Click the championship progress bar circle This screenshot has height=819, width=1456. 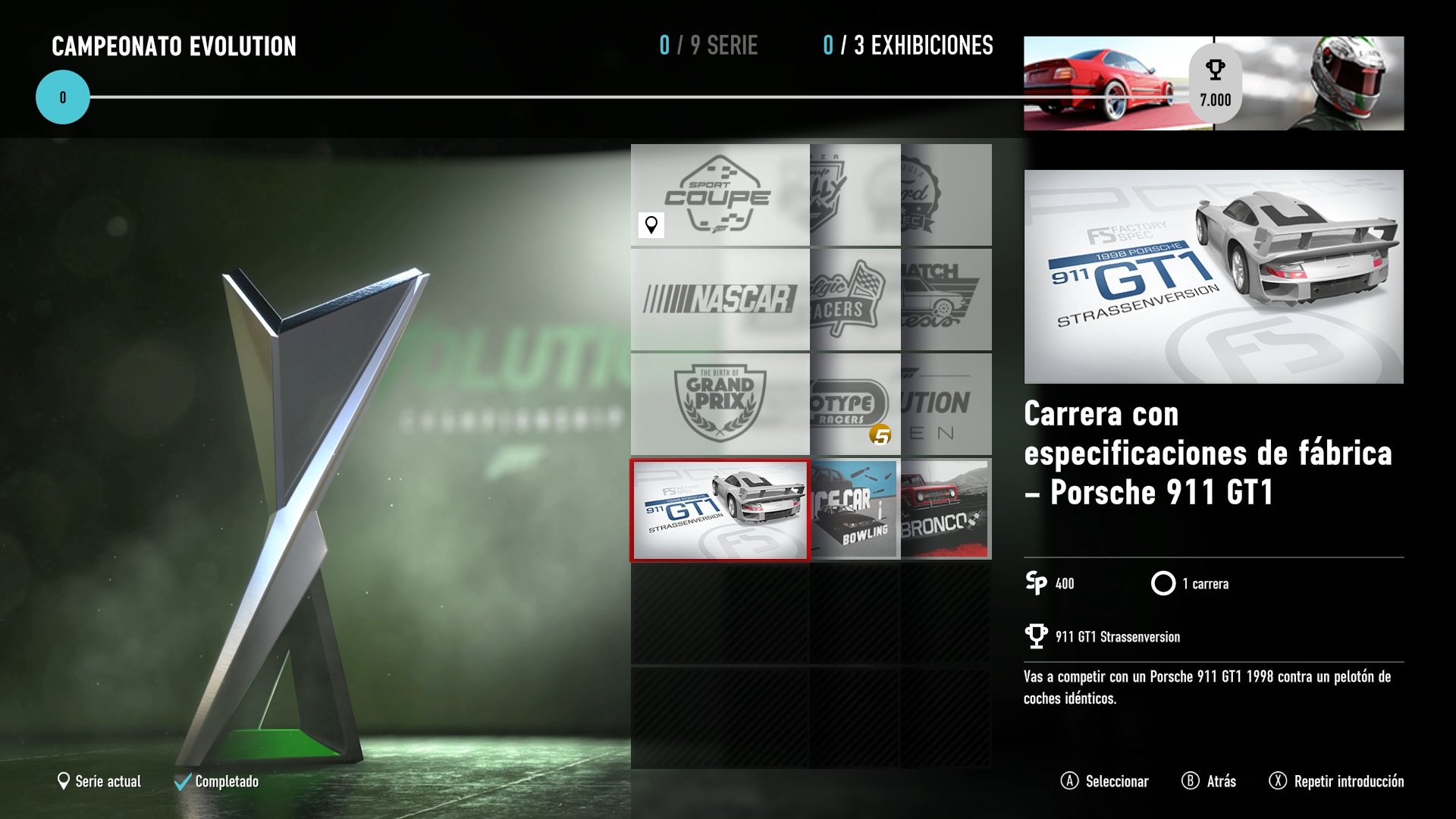[x=63, y=97]
